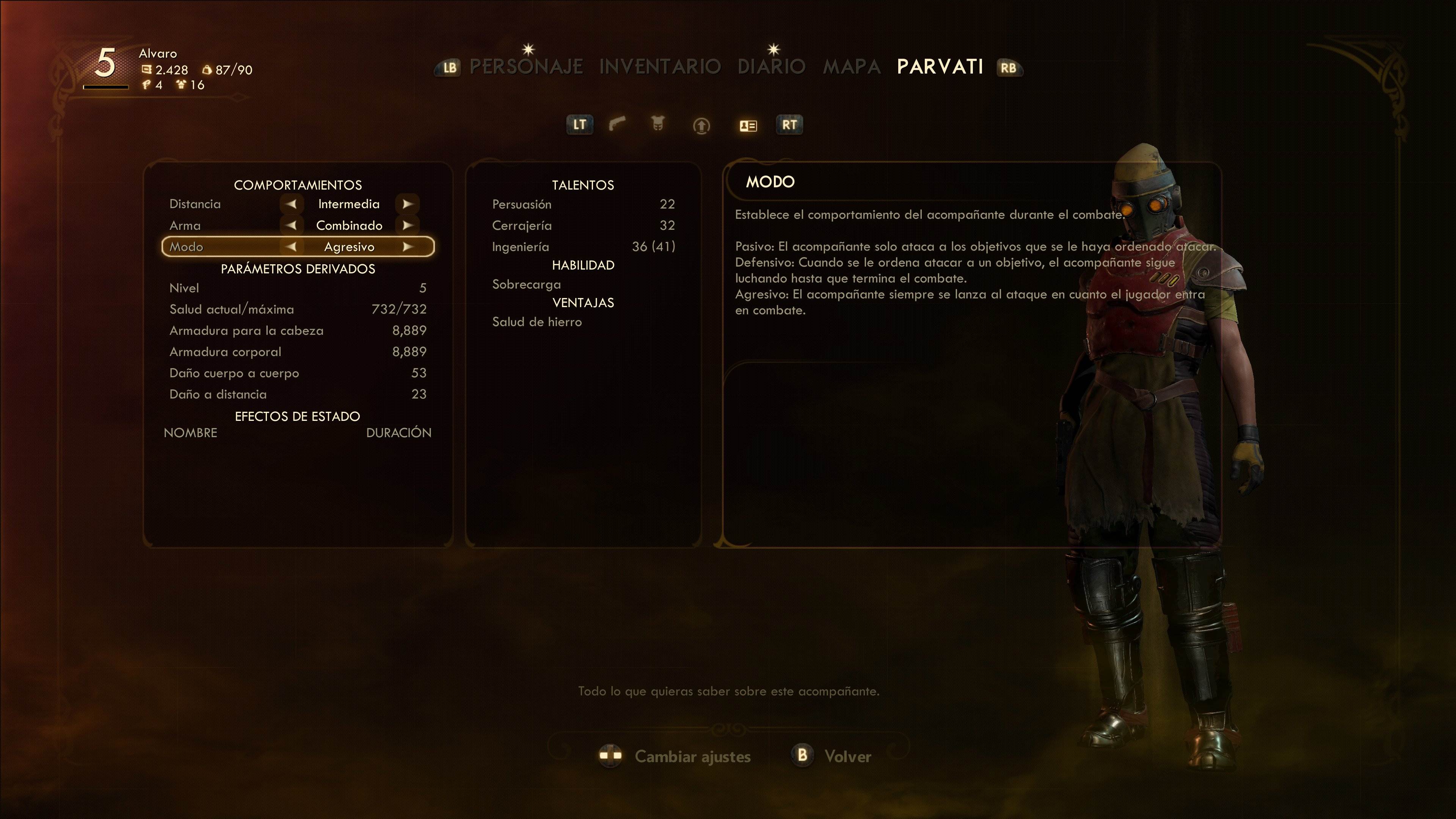
Task: Select the Ingeniería talent row
Action: click(x=583, y=247)
